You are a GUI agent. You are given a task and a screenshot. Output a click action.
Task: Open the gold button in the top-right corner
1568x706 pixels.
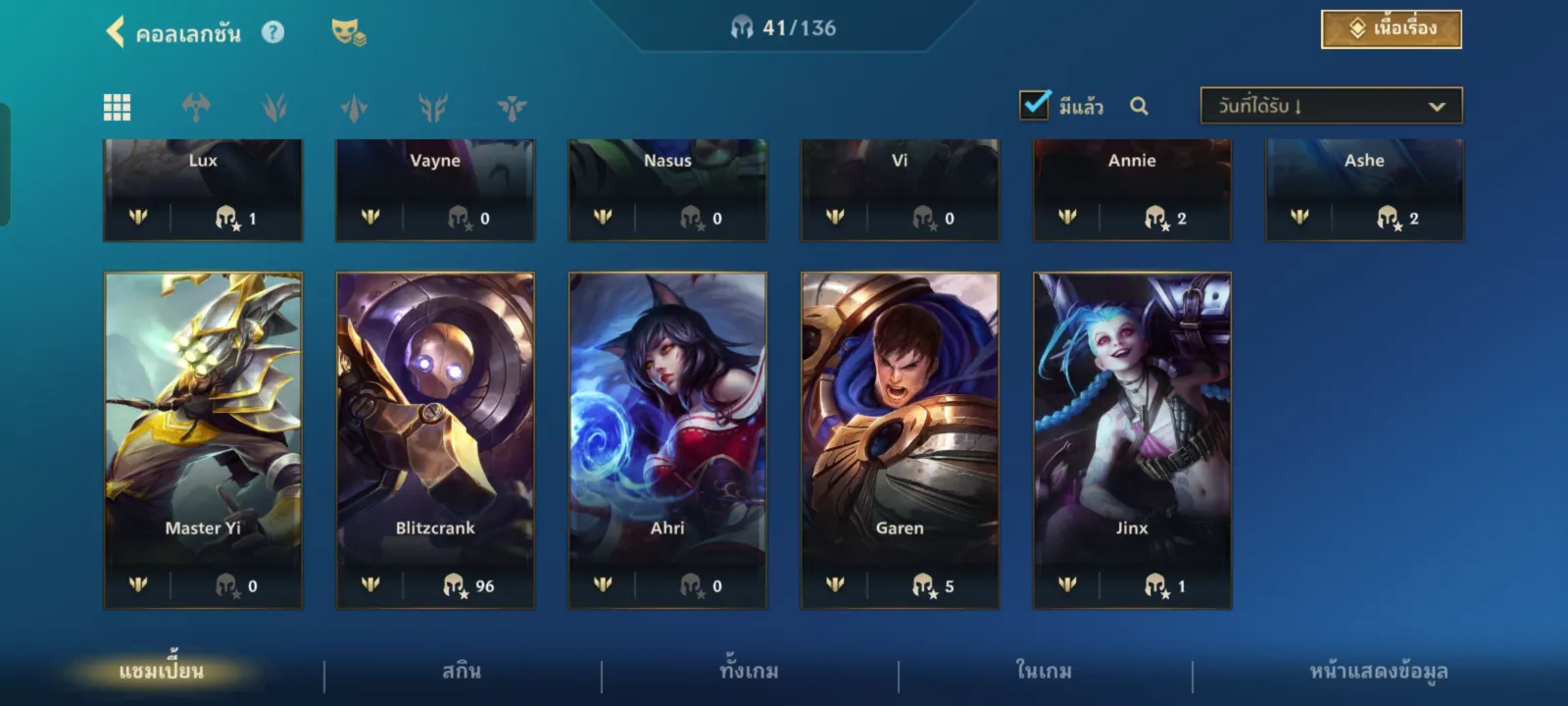[x=1391, y=29]
